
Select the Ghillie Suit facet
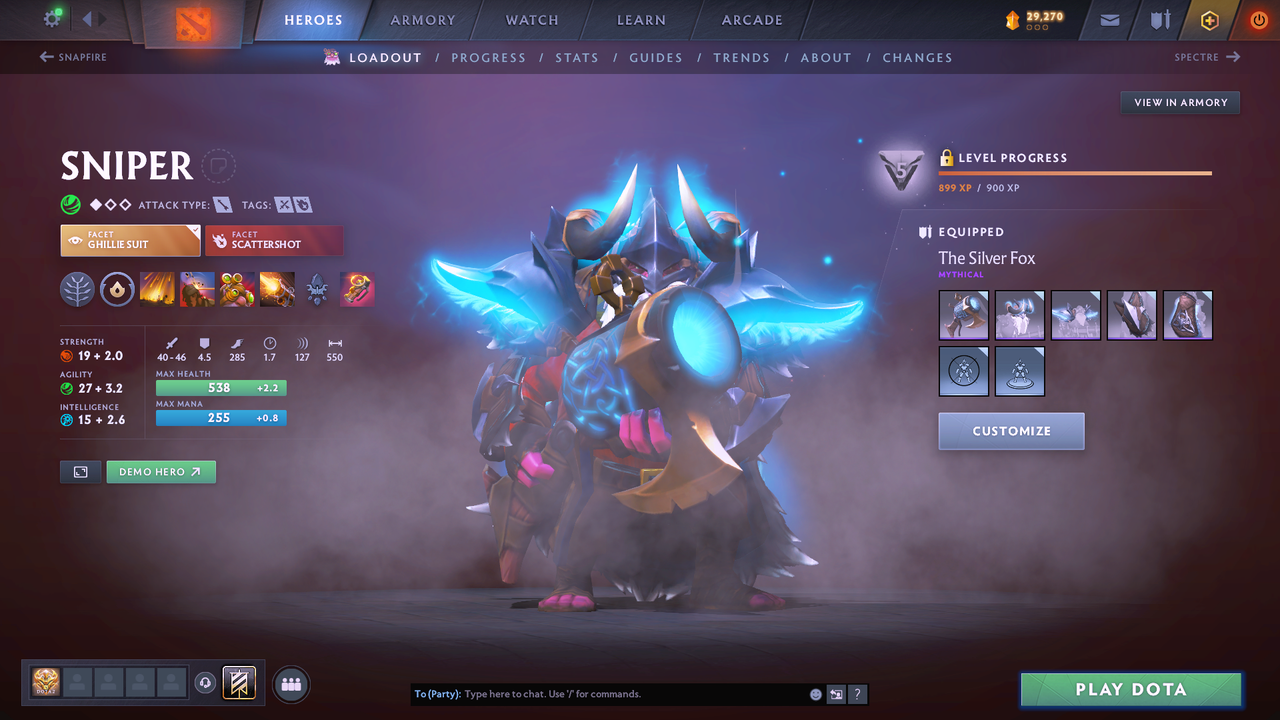pos(130,240)
